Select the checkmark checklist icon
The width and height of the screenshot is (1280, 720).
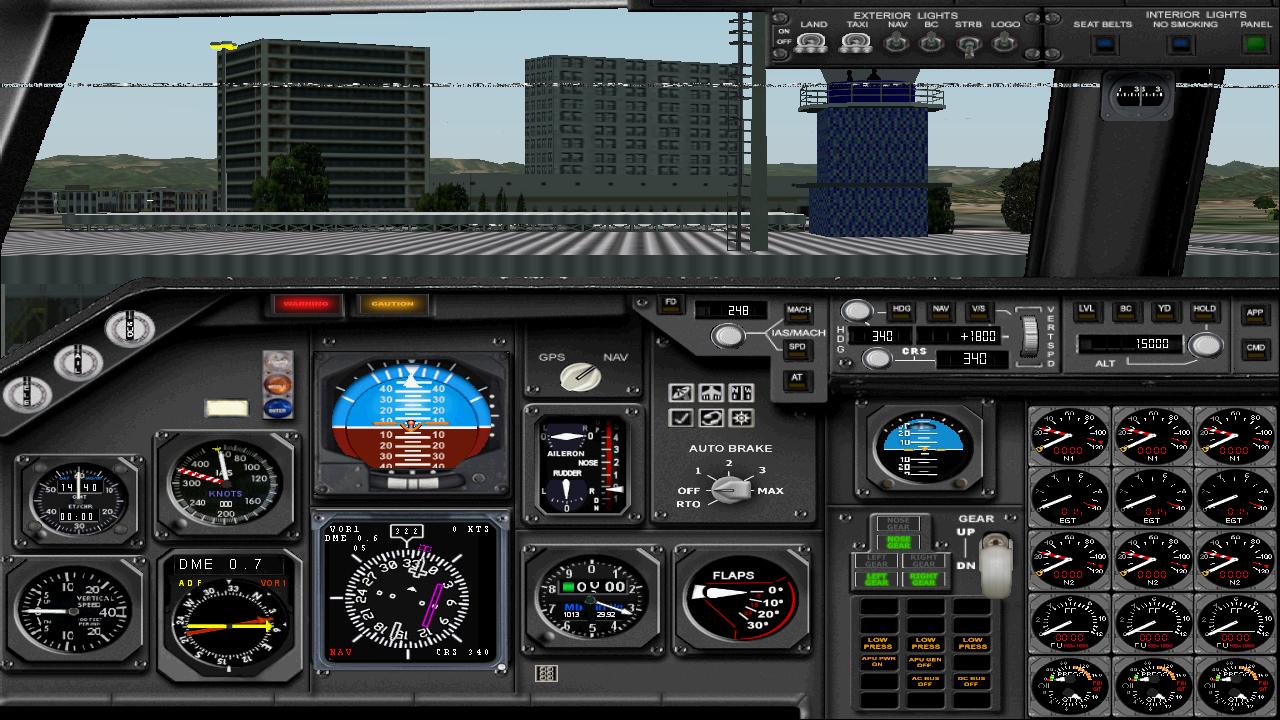pyautogui.click(x=680, y=417)
